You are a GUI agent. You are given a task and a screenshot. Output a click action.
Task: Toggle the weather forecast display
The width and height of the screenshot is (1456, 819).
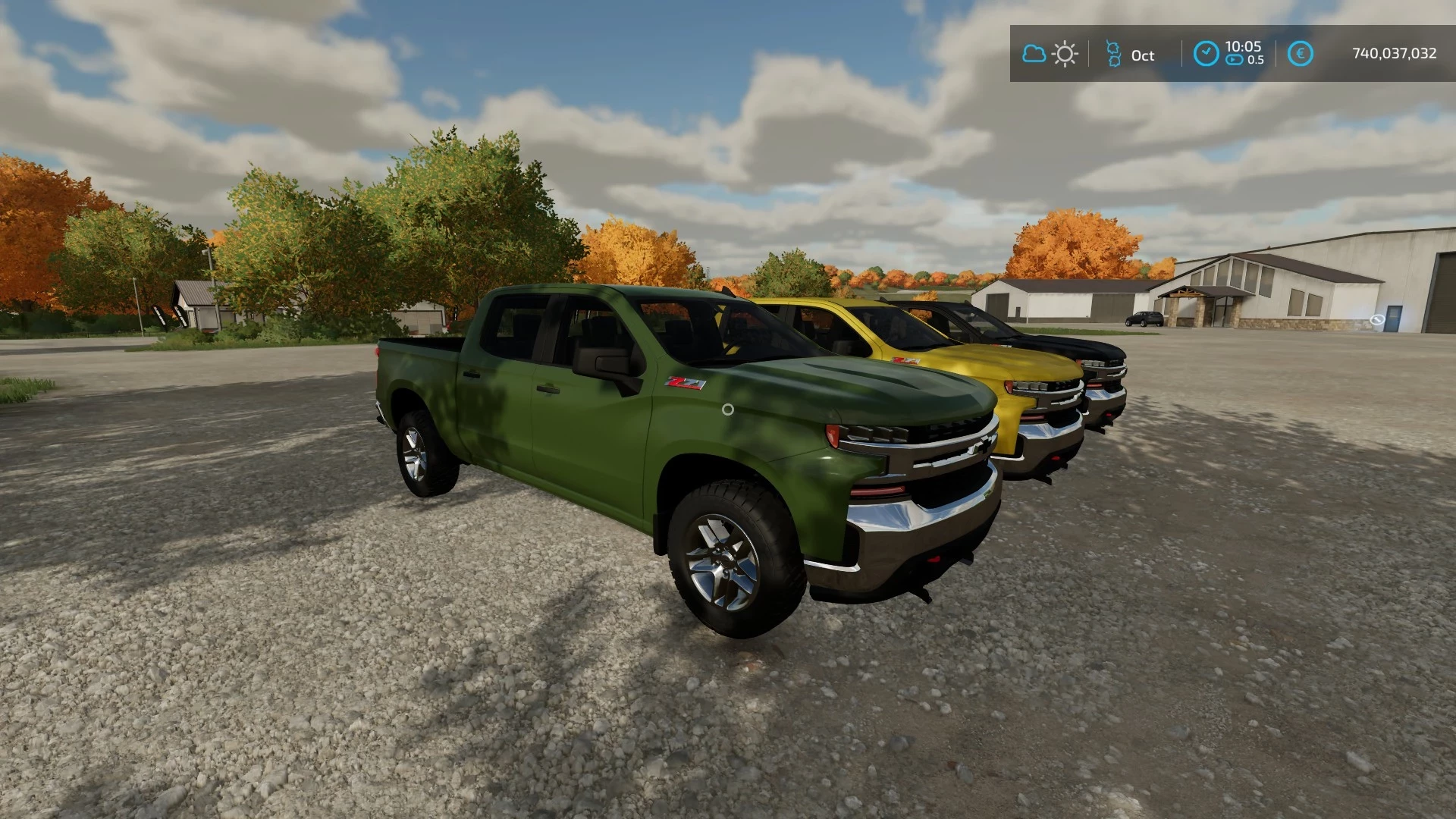point(1050,53)
